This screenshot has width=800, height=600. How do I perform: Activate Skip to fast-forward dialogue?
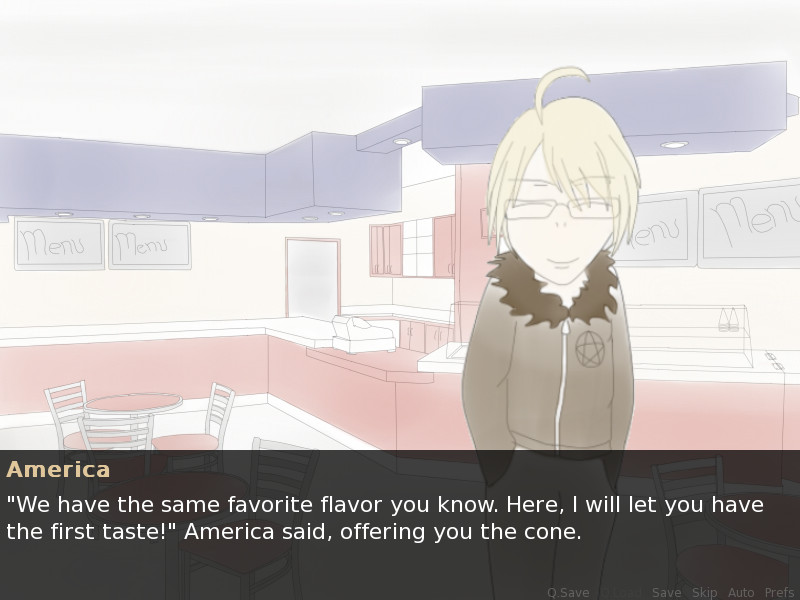click(704, 593)
